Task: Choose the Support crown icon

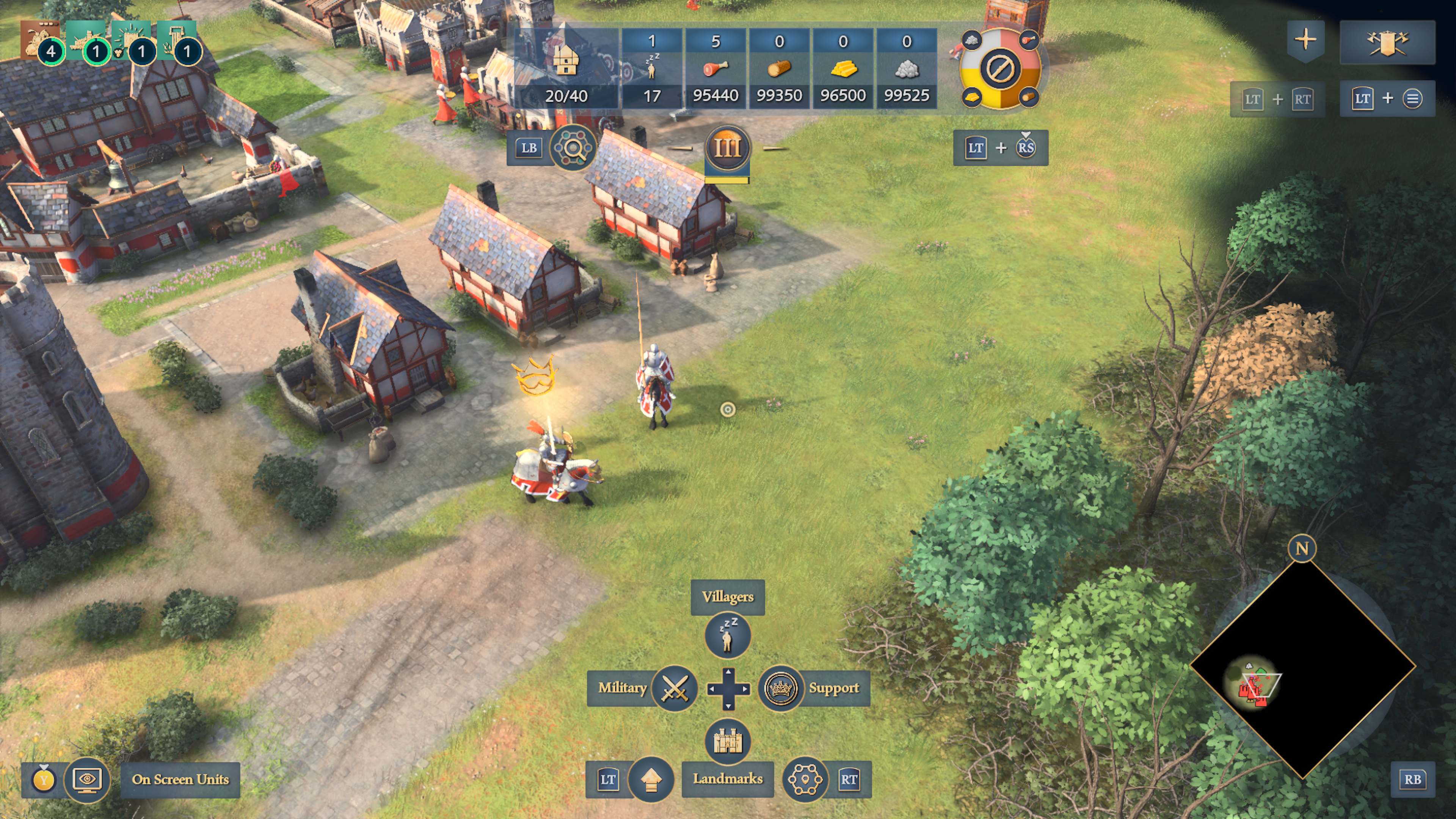Action: 781,689
